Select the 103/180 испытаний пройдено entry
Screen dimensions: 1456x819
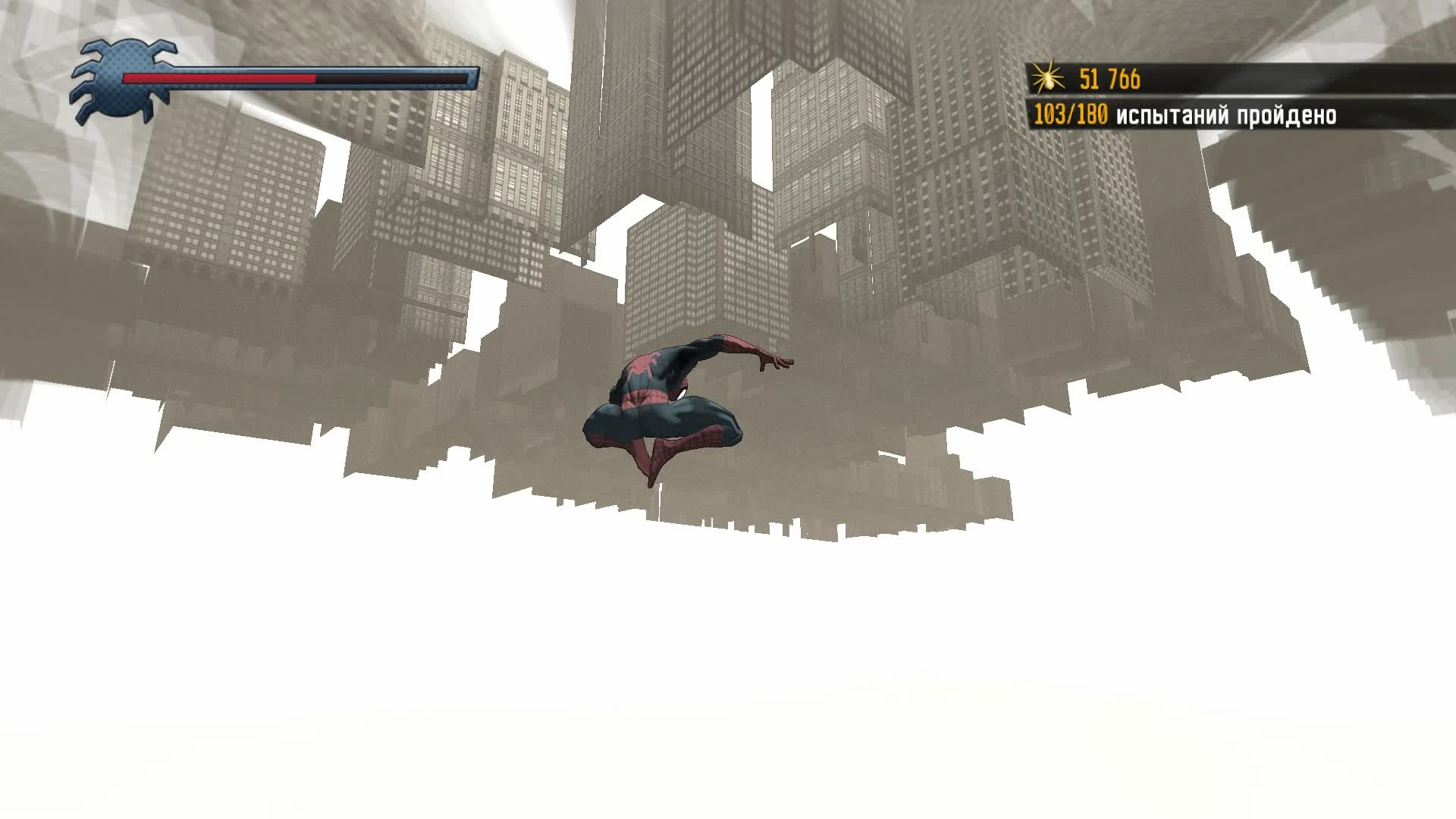click(1213, 115)
